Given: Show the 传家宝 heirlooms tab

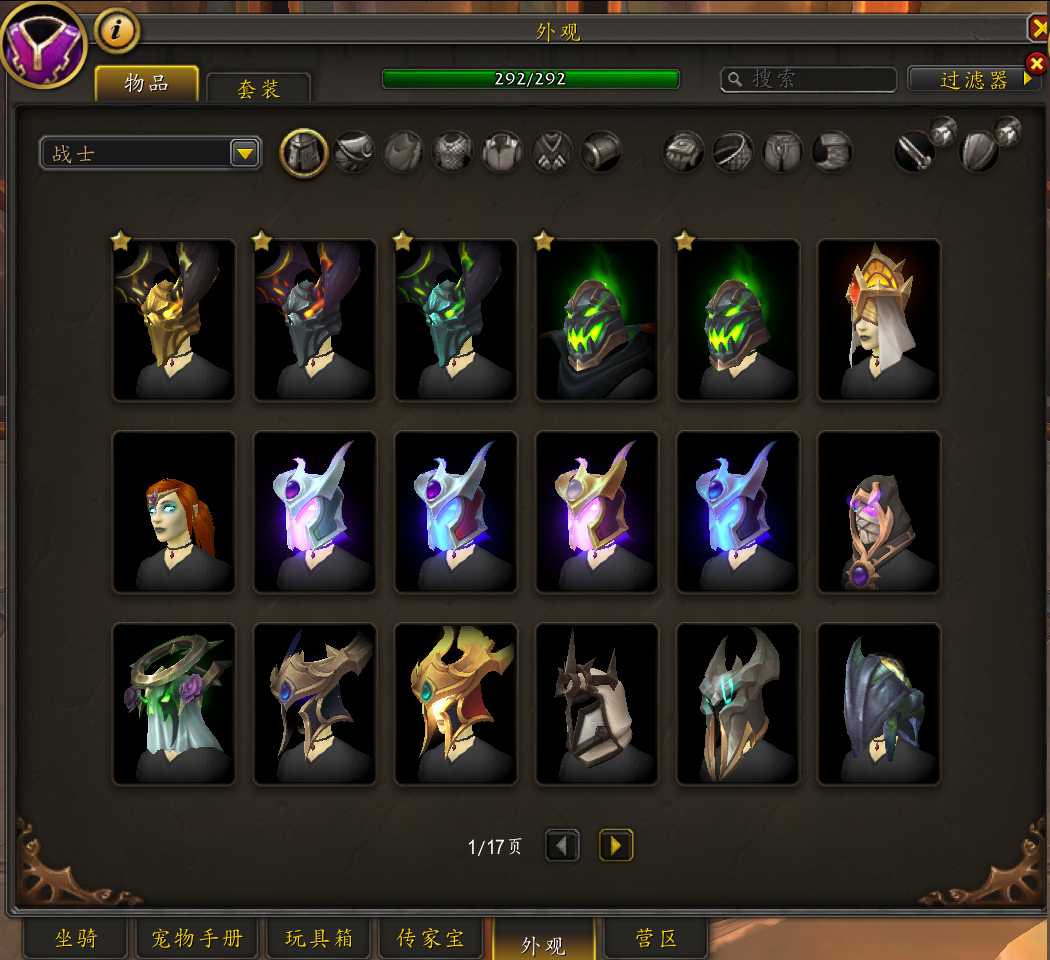Looking at the screenshot, I should (x=430, y=938).
